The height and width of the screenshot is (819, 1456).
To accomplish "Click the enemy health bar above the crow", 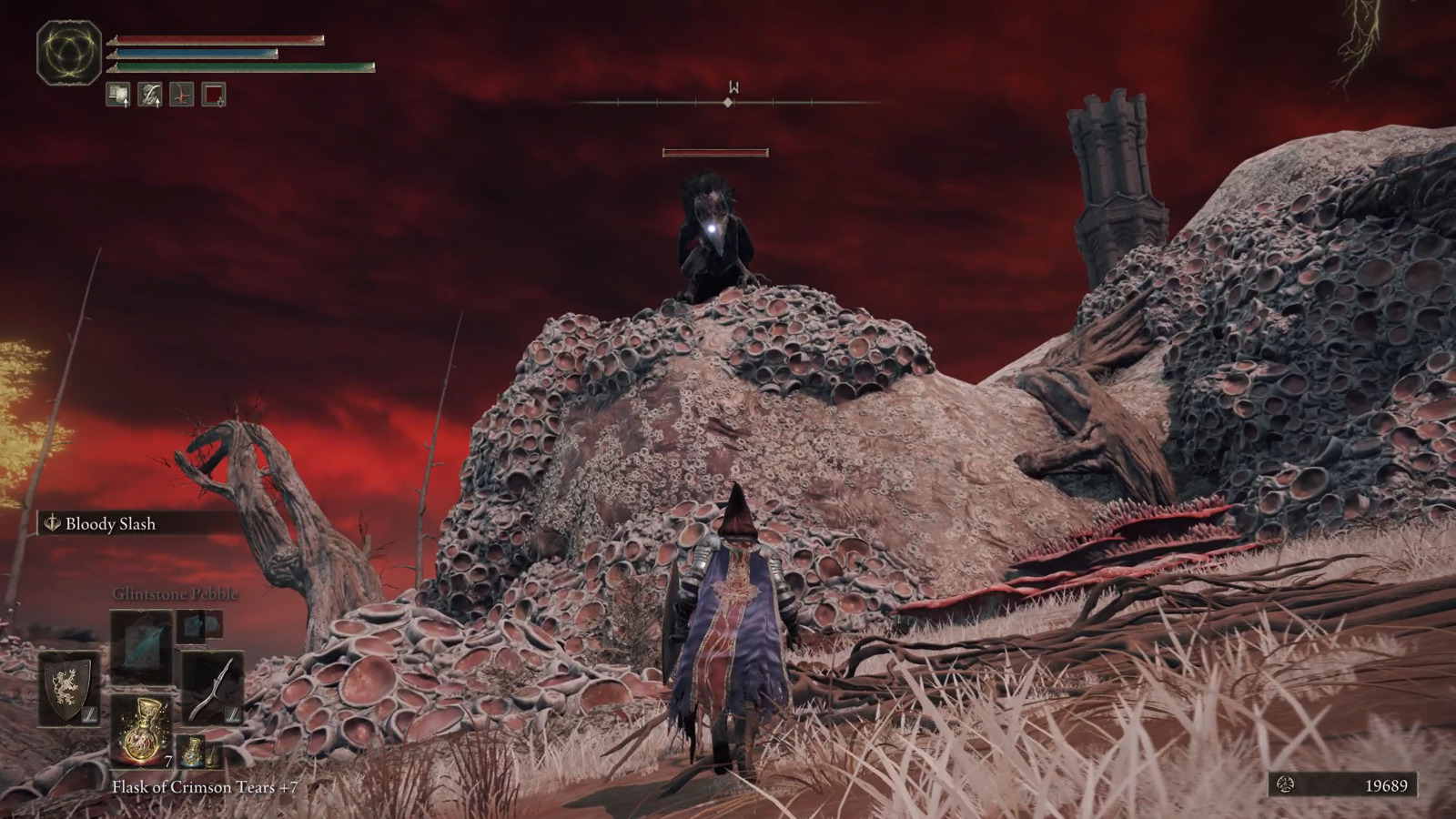I will [x=716, y=150].
